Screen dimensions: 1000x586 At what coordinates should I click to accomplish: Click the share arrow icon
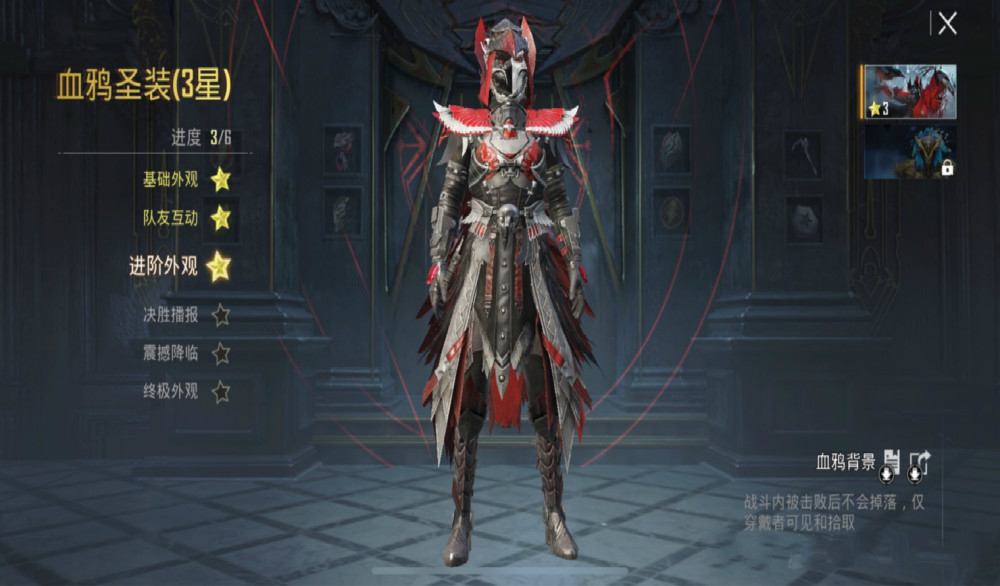coord(919,463)
